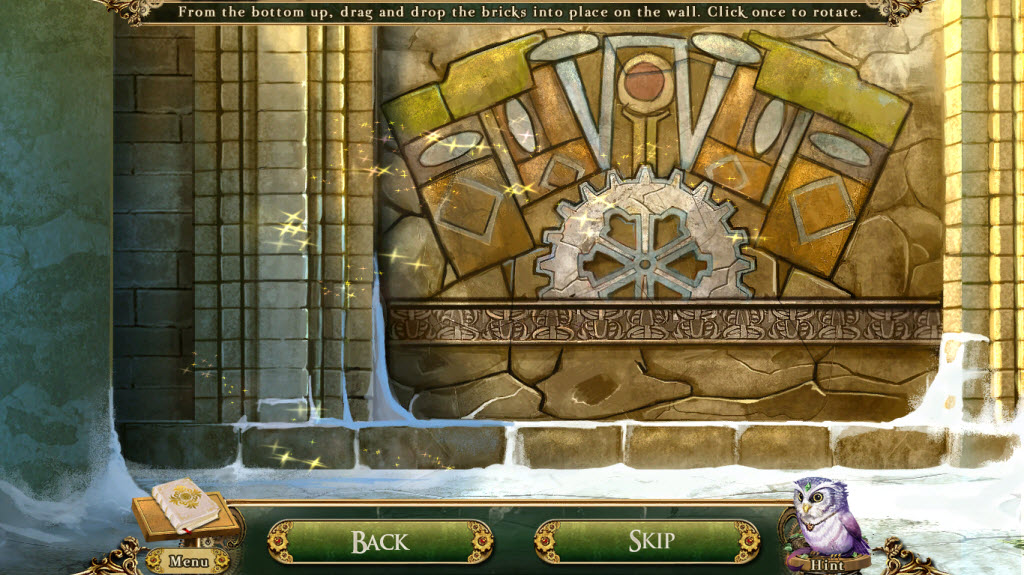Image resolution: width=1024 pixels, height=575 pixels.
Task: Open the white journal book
Action: click(187, 509)
